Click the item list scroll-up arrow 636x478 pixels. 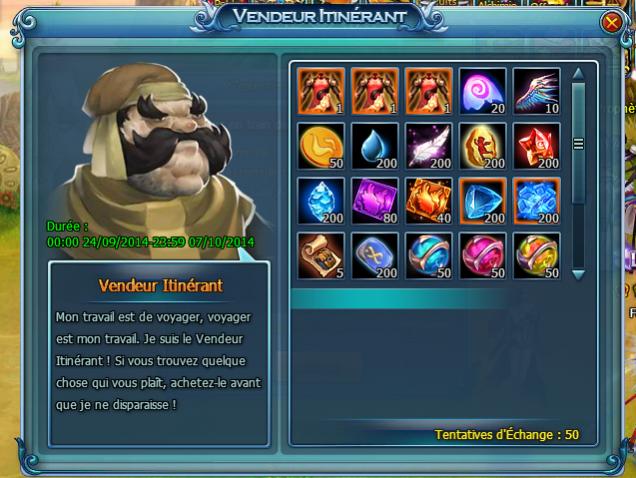pyautogui.click(x=577, y=72)
